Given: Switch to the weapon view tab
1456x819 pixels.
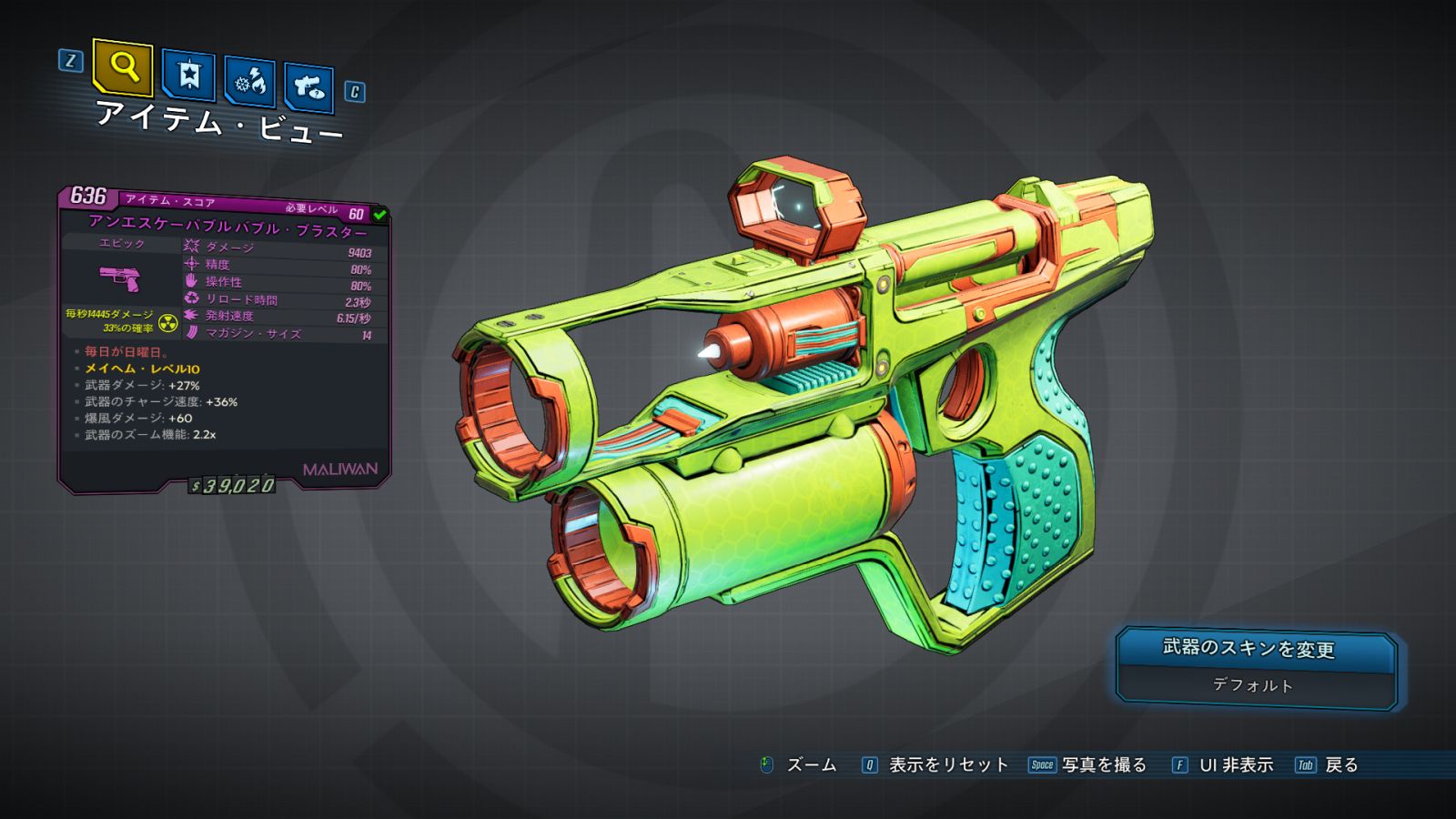Looking at the screenshot, I should 308,87.
